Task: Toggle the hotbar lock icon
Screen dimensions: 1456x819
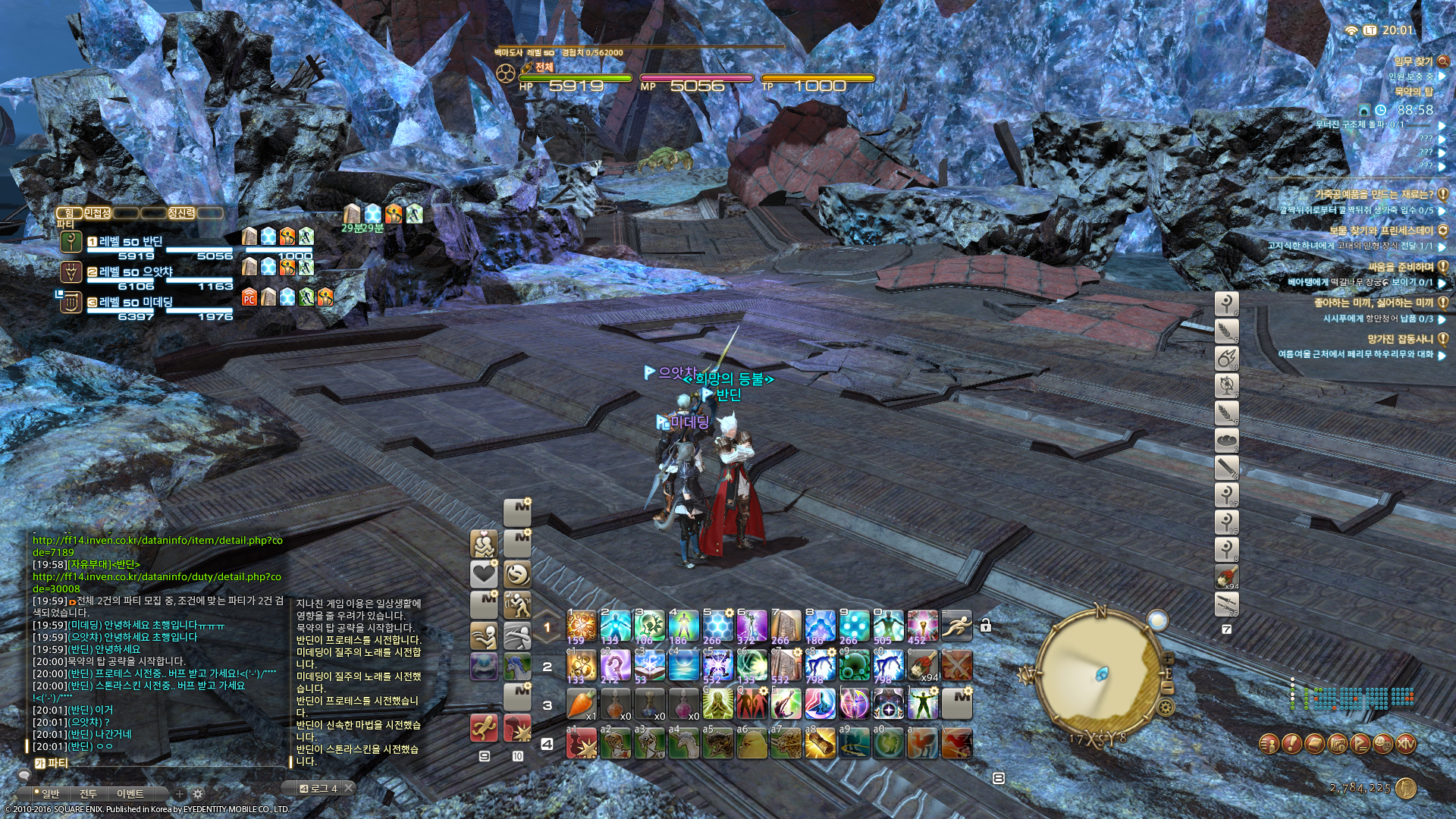Action: [x=985, y=626]
